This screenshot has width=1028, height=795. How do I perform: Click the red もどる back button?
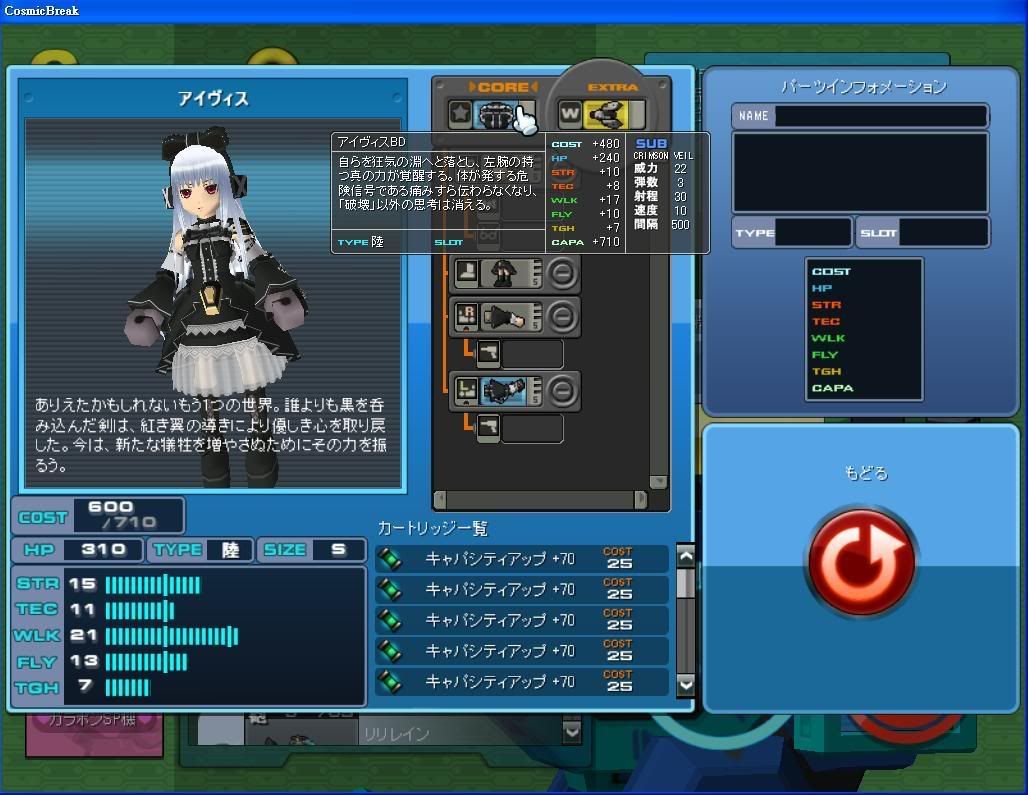point(861,560)
